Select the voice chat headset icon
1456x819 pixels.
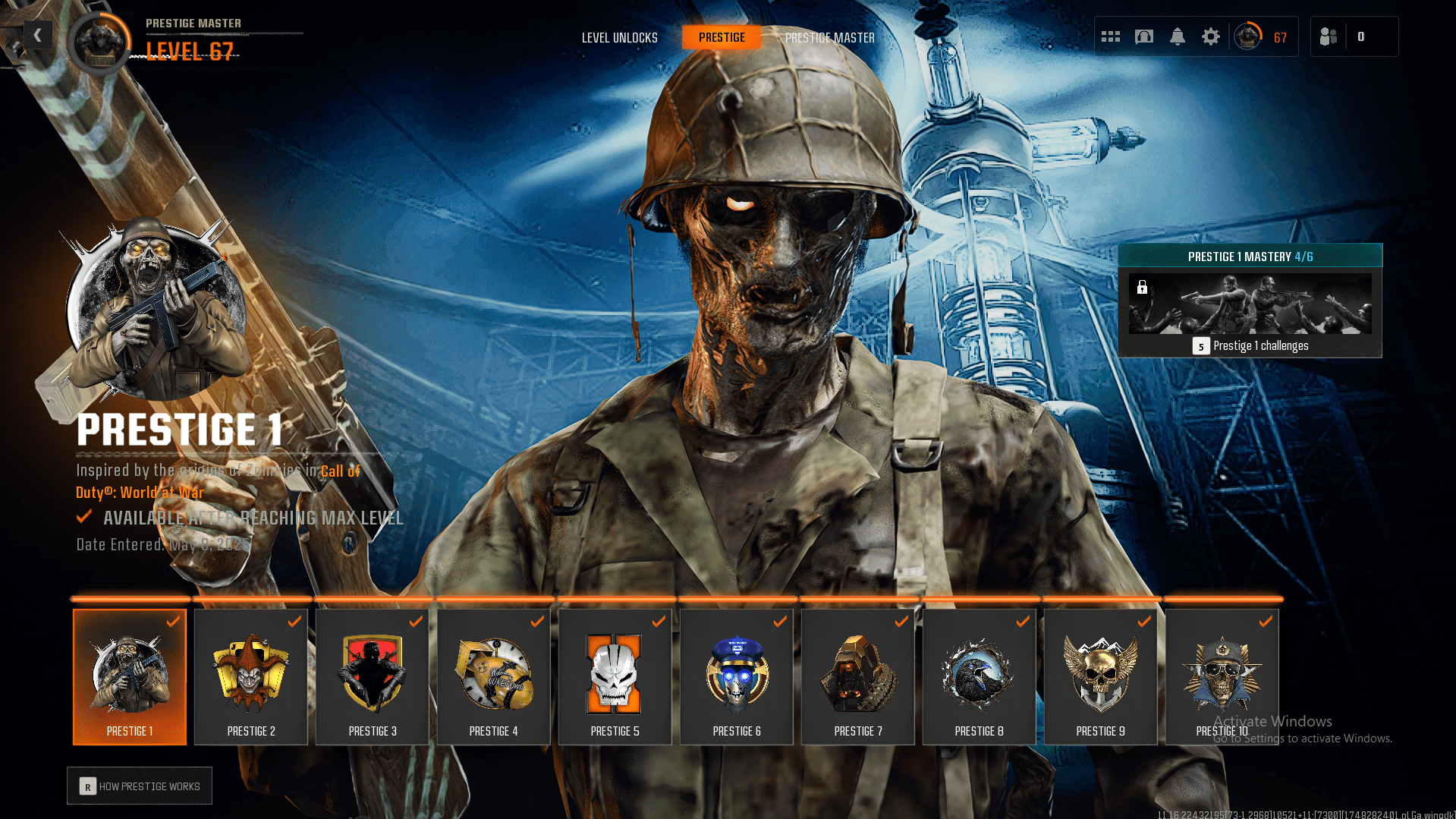[1143, 36]
